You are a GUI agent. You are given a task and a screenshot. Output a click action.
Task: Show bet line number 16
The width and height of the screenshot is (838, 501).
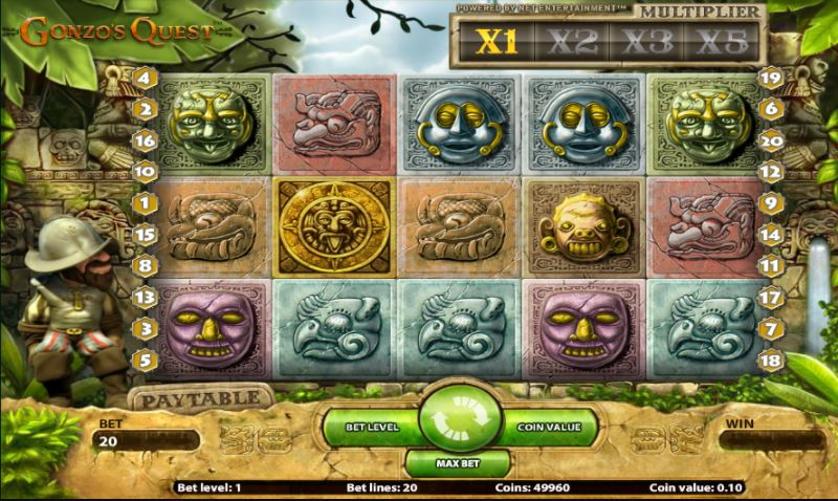(x=144, y=141)
